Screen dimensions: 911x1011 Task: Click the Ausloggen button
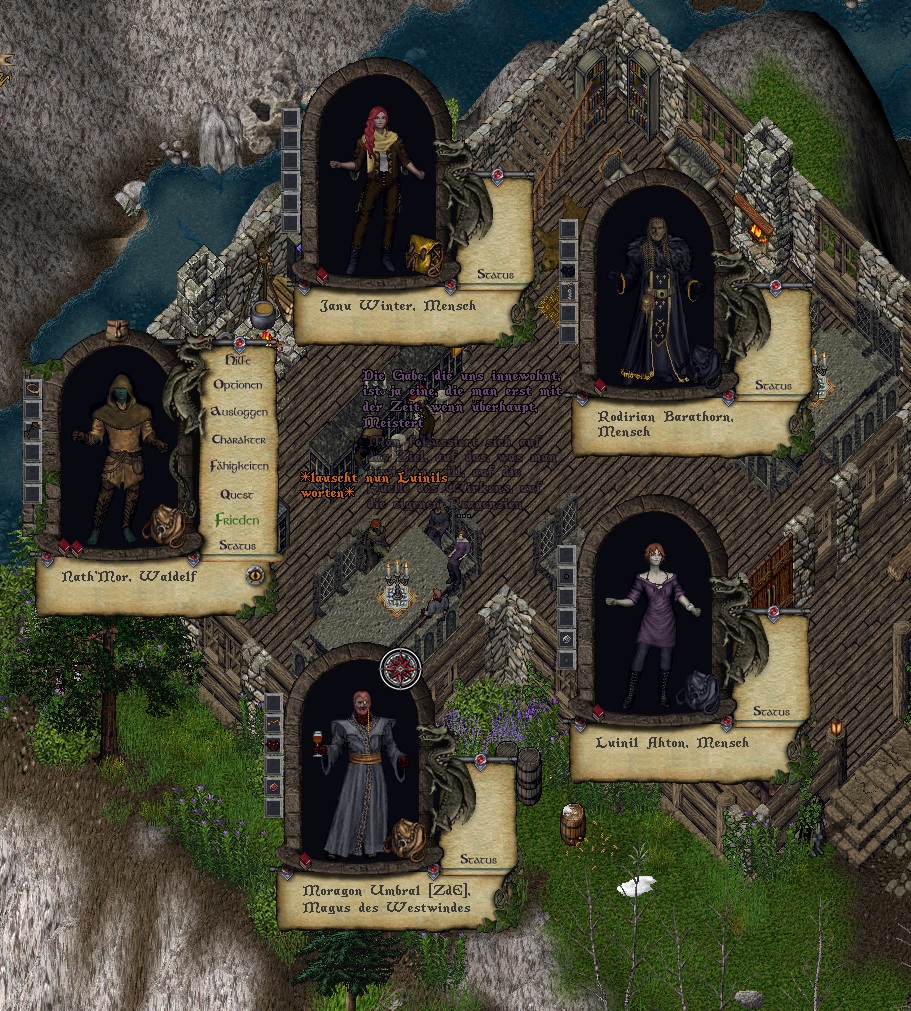pos(239,412)
